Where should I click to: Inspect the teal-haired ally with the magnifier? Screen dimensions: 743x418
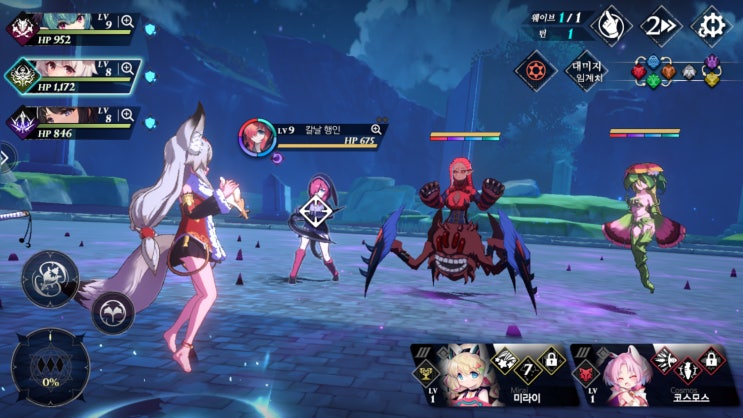(127, 21)
